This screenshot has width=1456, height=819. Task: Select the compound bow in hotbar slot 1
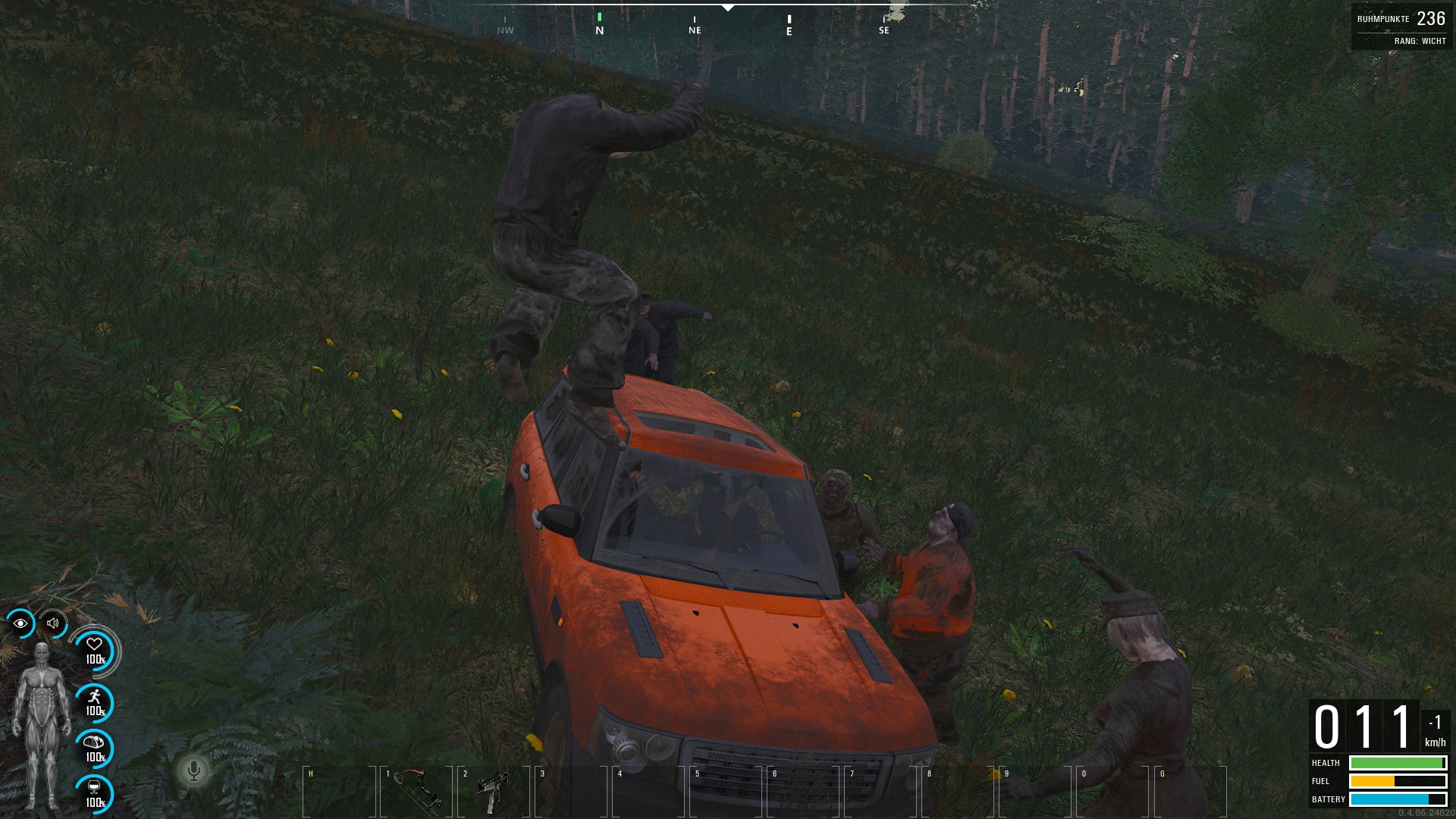[416, 791]
